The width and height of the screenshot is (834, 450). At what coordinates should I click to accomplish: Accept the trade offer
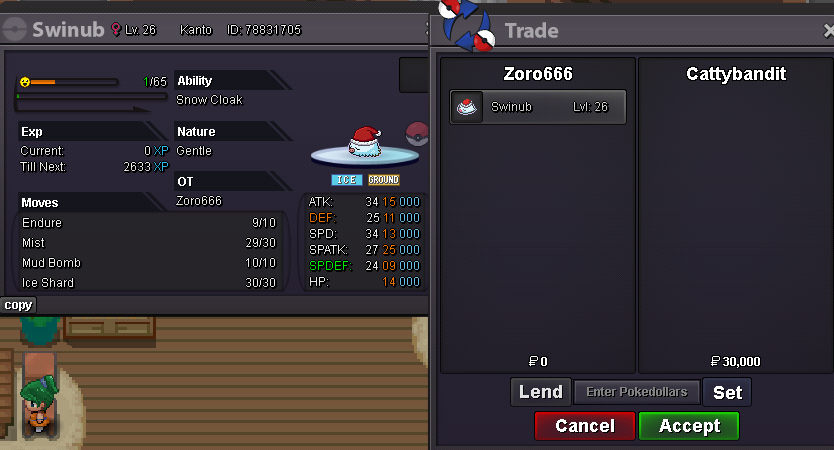[689, 426]
